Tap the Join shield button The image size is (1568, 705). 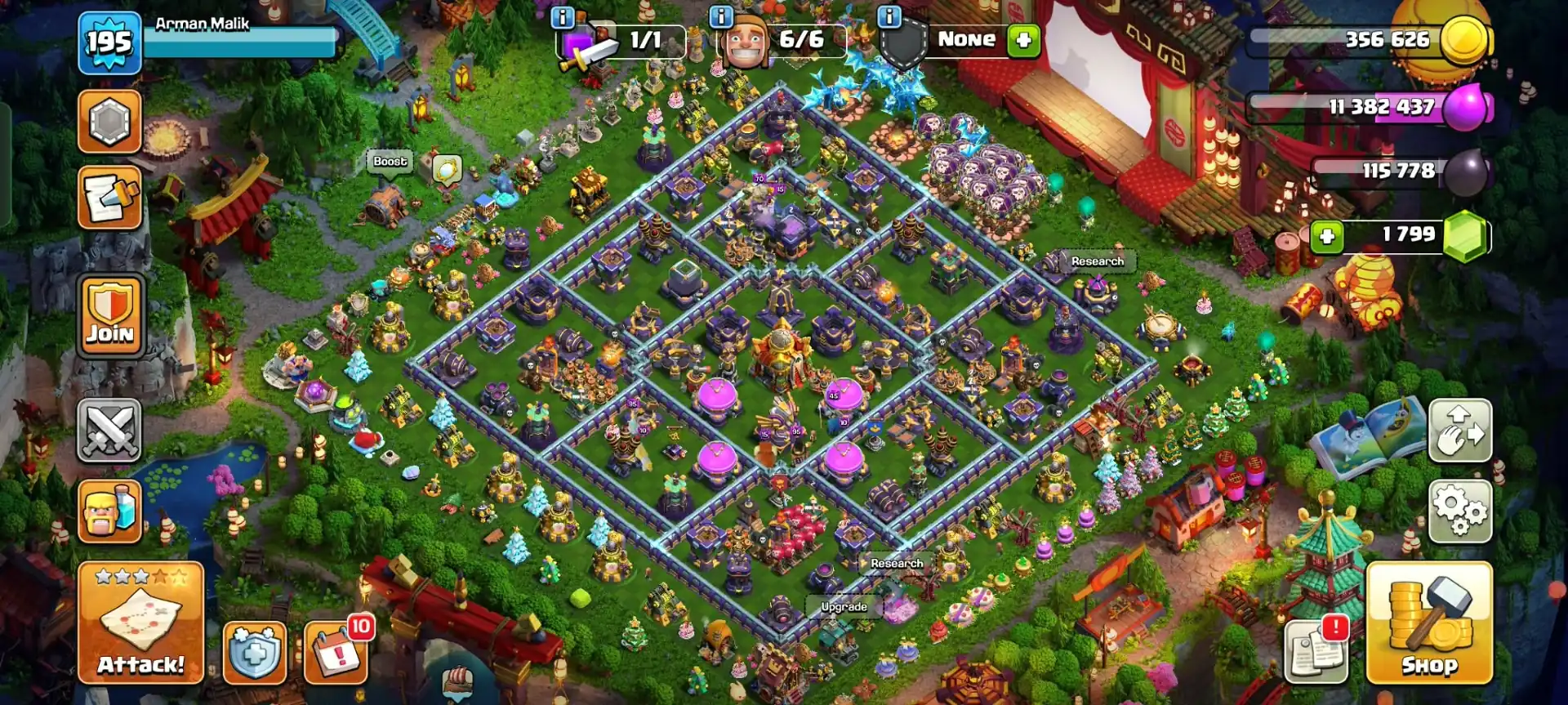pos(110,319)
